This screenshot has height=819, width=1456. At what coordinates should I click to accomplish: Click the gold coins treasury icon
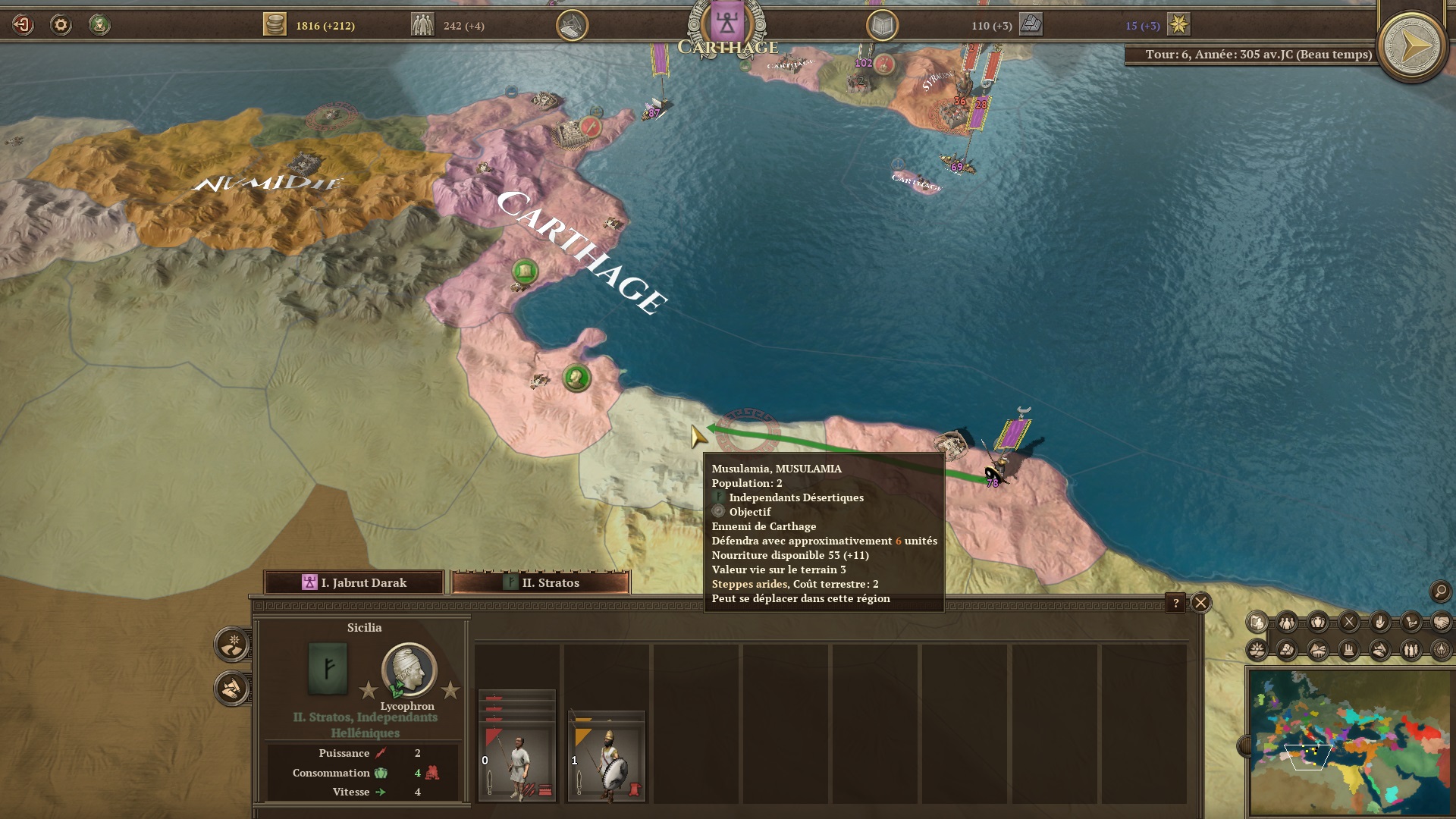[x=275, y=25]
